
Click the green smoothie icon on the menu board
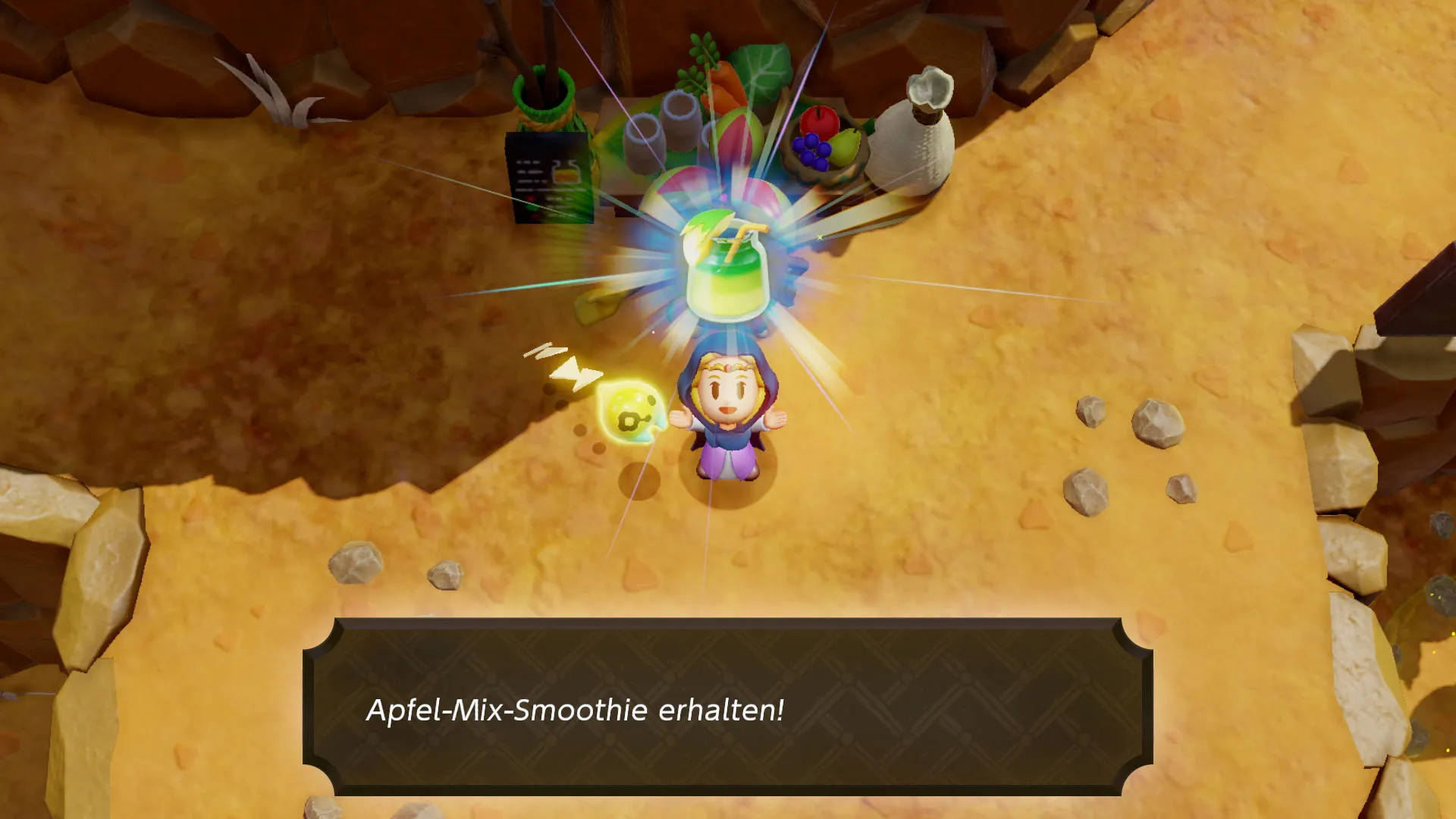coord(565,173)
